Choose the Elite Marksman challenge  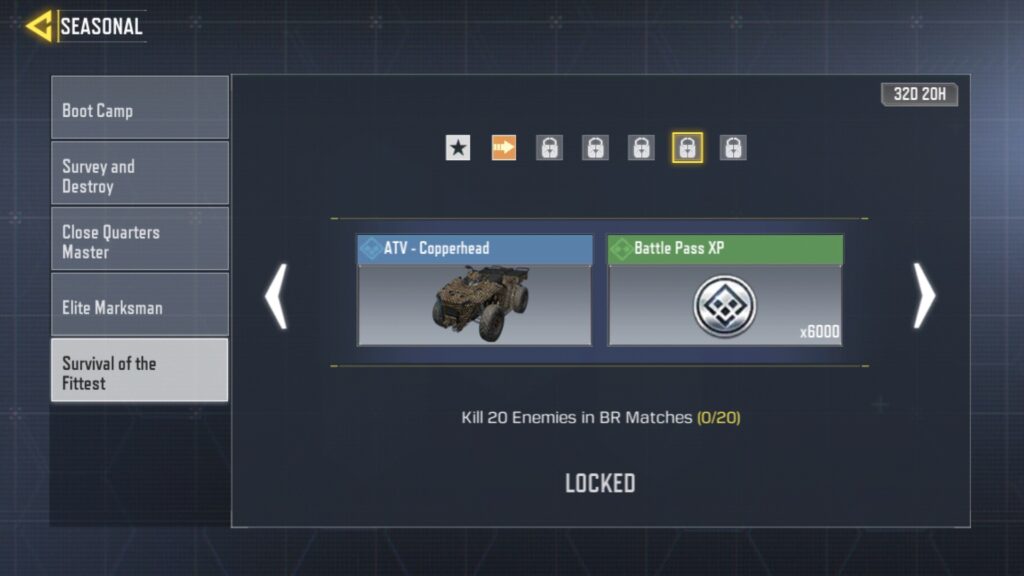pyautogui.click(x=140, y=307)
